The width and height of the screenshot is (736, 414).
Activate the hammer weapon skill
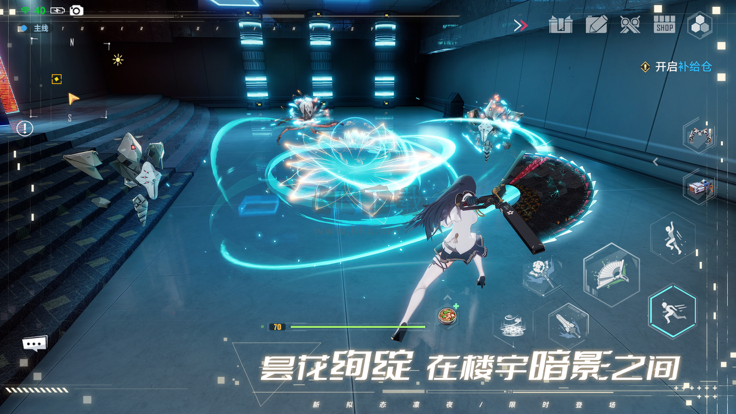541,272
